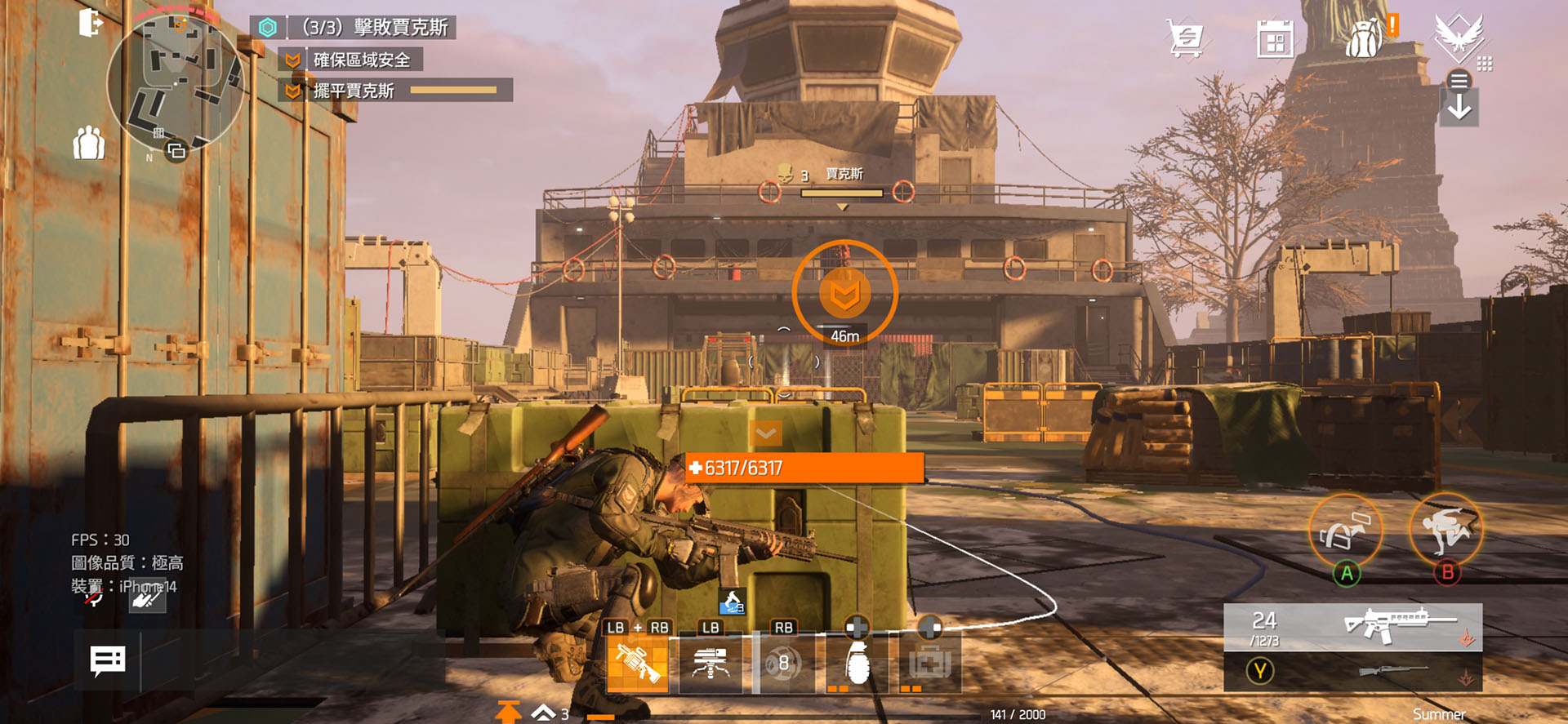This screenshot has height=724, width=1568.
Task: Tap the dodge roll button
Action: pyautogui.click(x=1446, y=530)
